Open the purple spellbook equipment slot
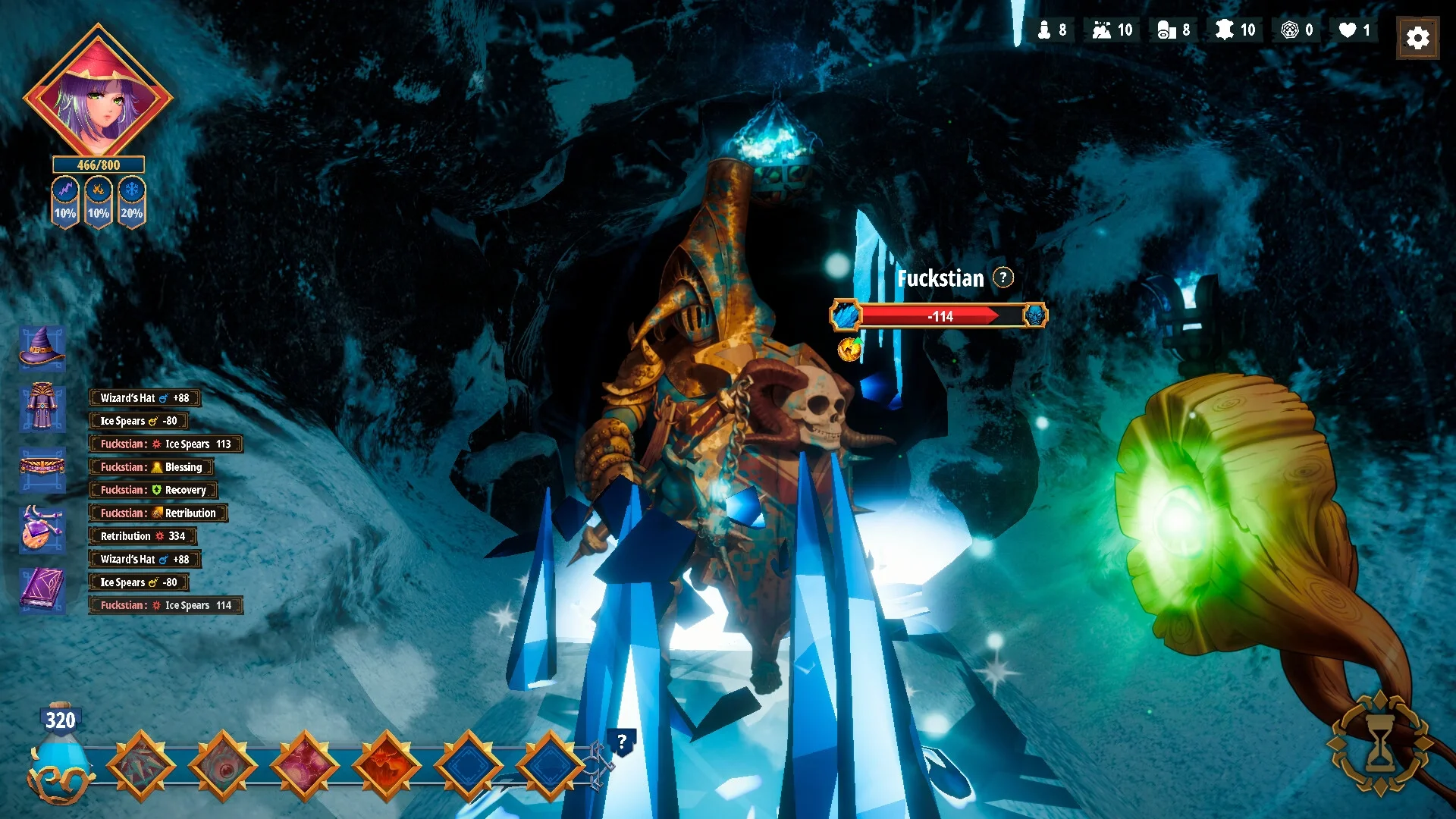Screen dimensions: 1456x819 tap(42, 589)
